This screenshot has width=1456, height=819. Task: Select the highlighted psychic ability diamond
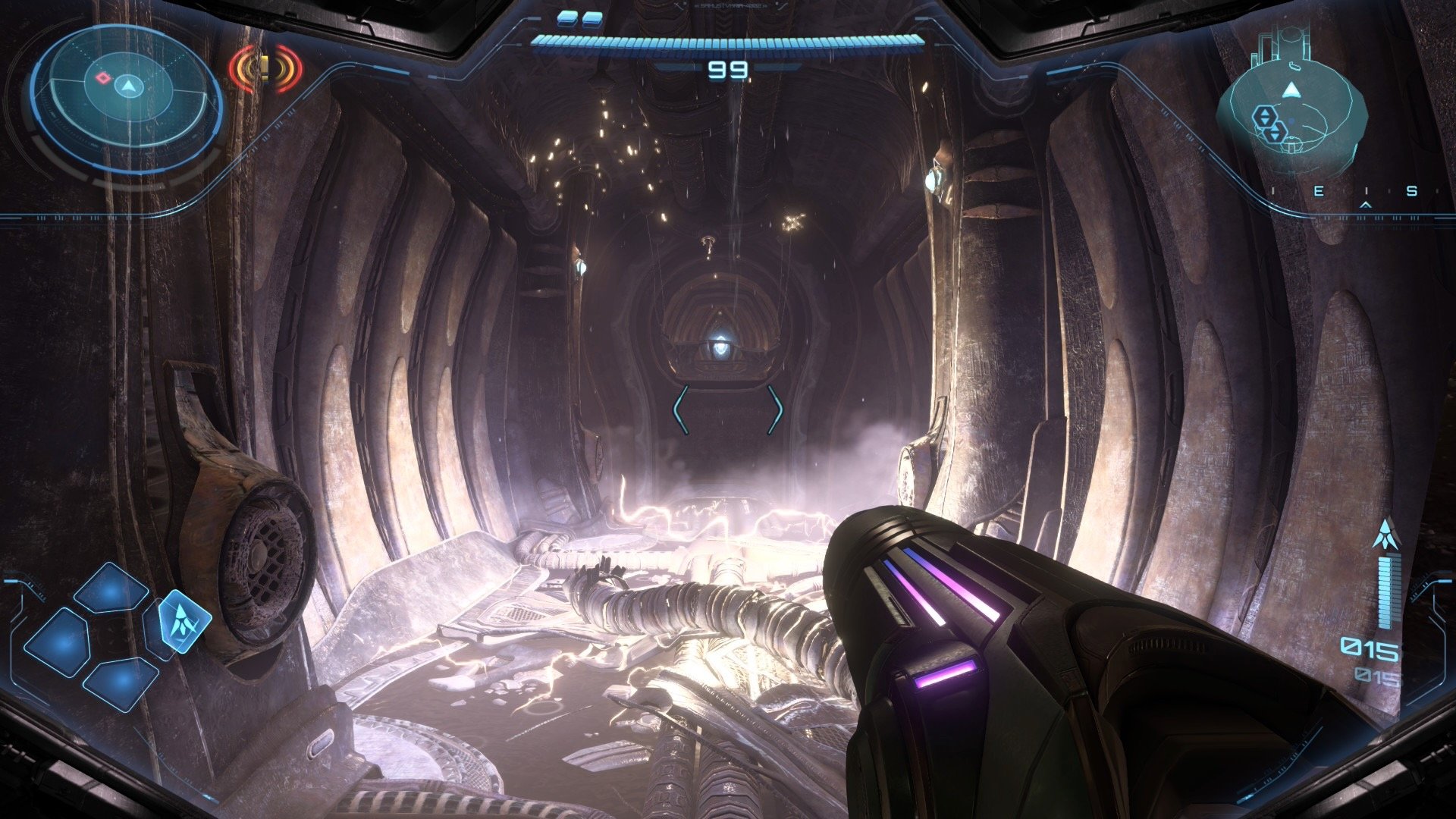(184, 621)
